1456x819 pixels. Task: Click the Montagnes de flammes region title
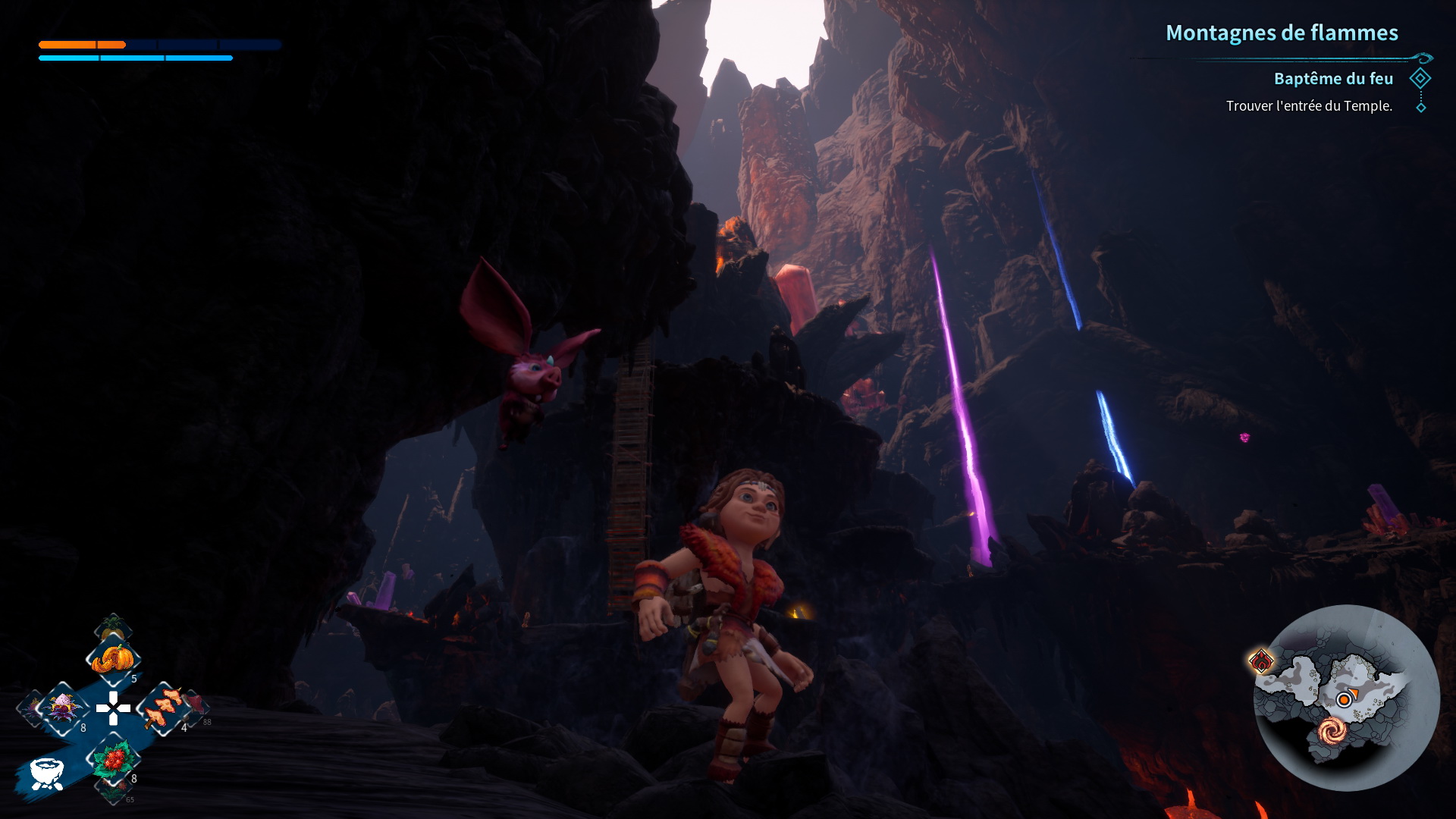(x=1282, y=33)
